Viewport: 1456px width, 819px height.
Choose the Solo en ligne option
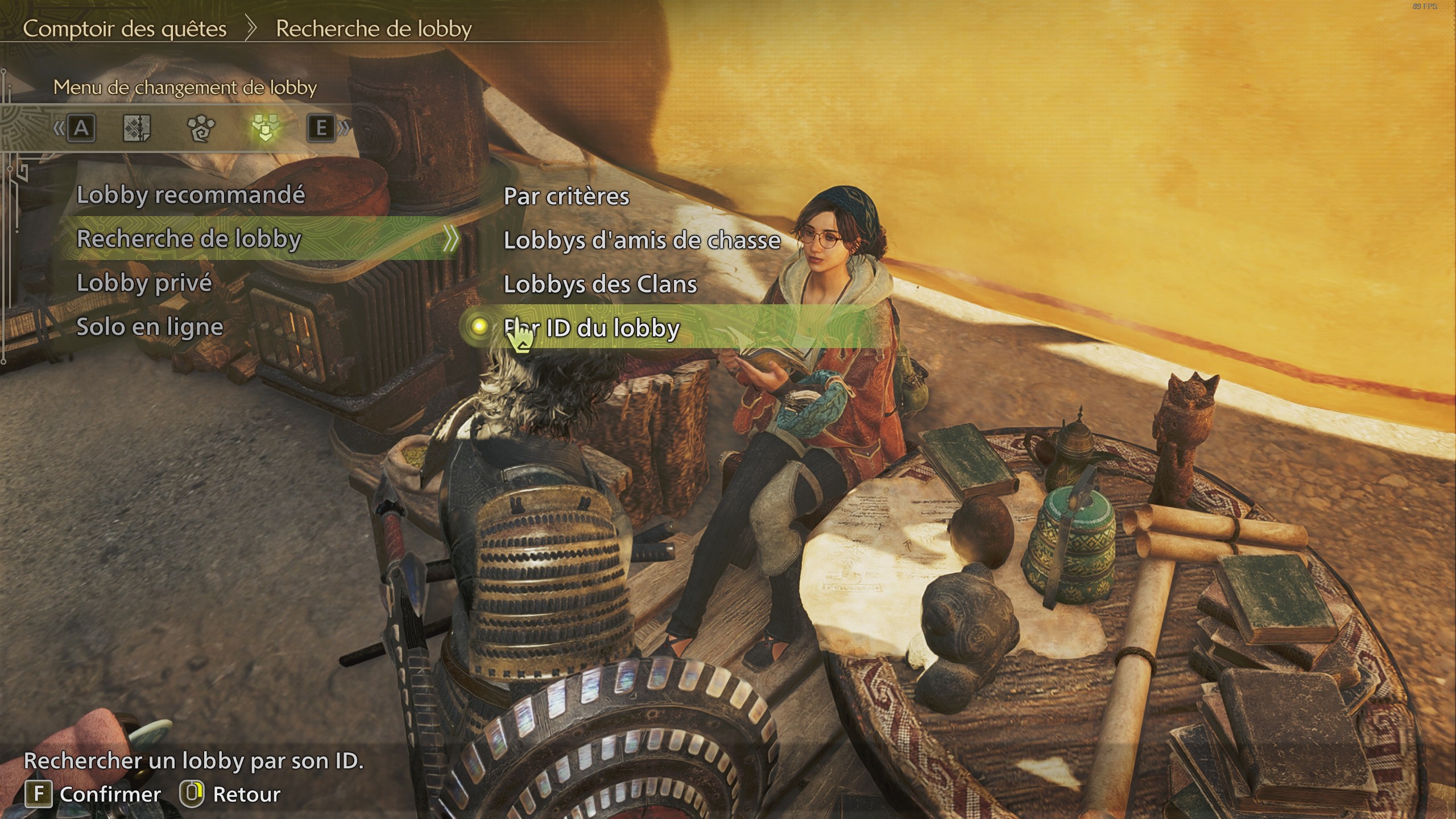click(x=150, y=326)
